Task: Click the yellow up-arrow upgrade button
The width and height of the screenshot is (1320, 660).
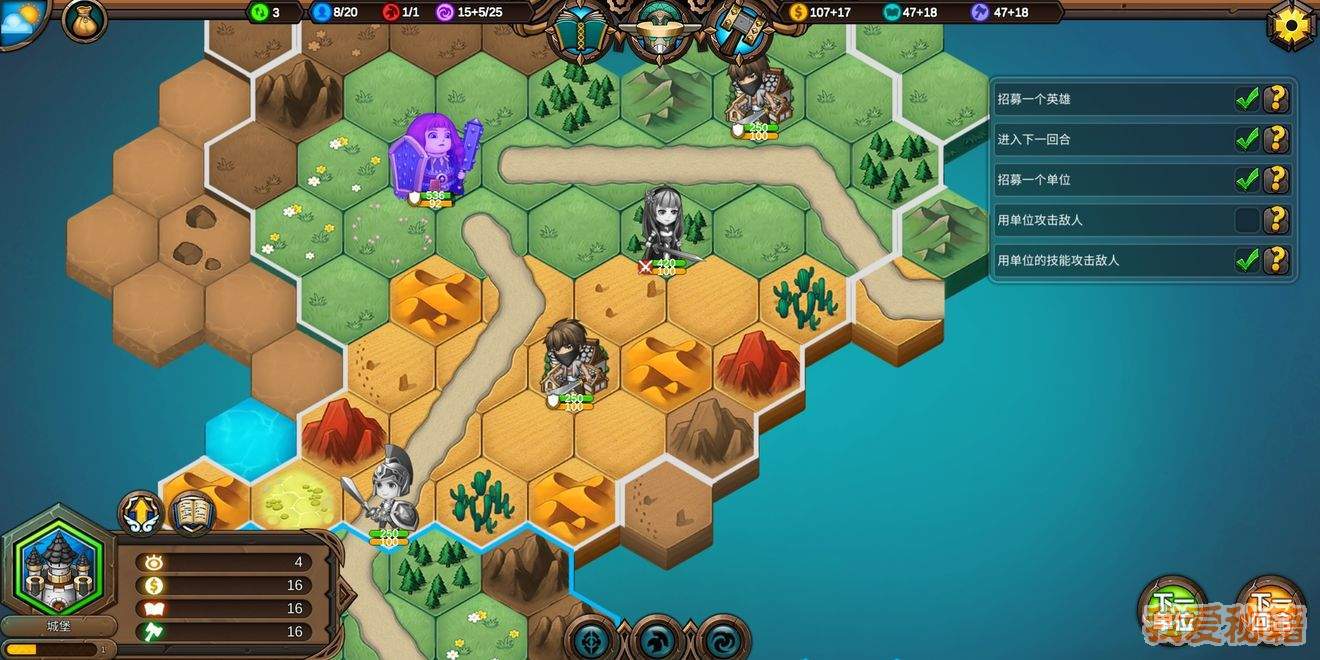Action: pos(141,514)
